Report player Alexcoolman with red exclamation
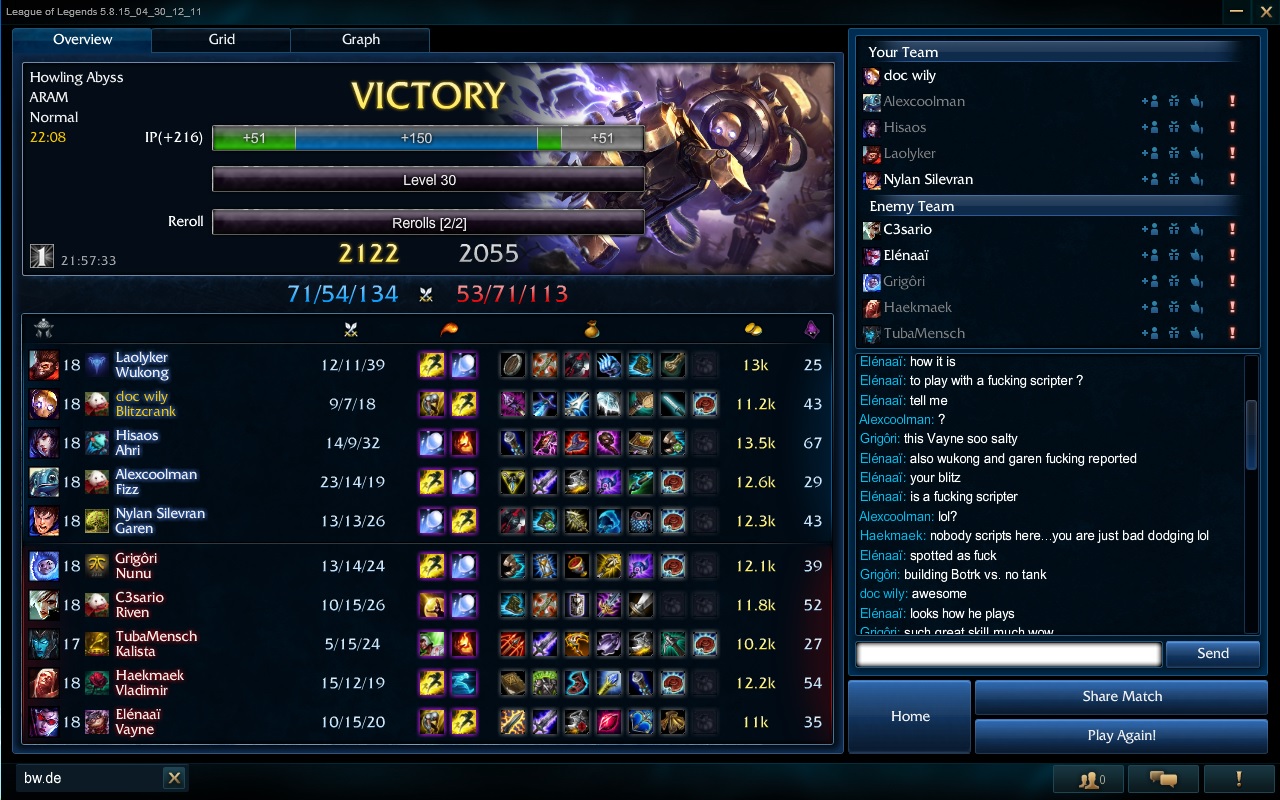 [x=1232, y=101]
